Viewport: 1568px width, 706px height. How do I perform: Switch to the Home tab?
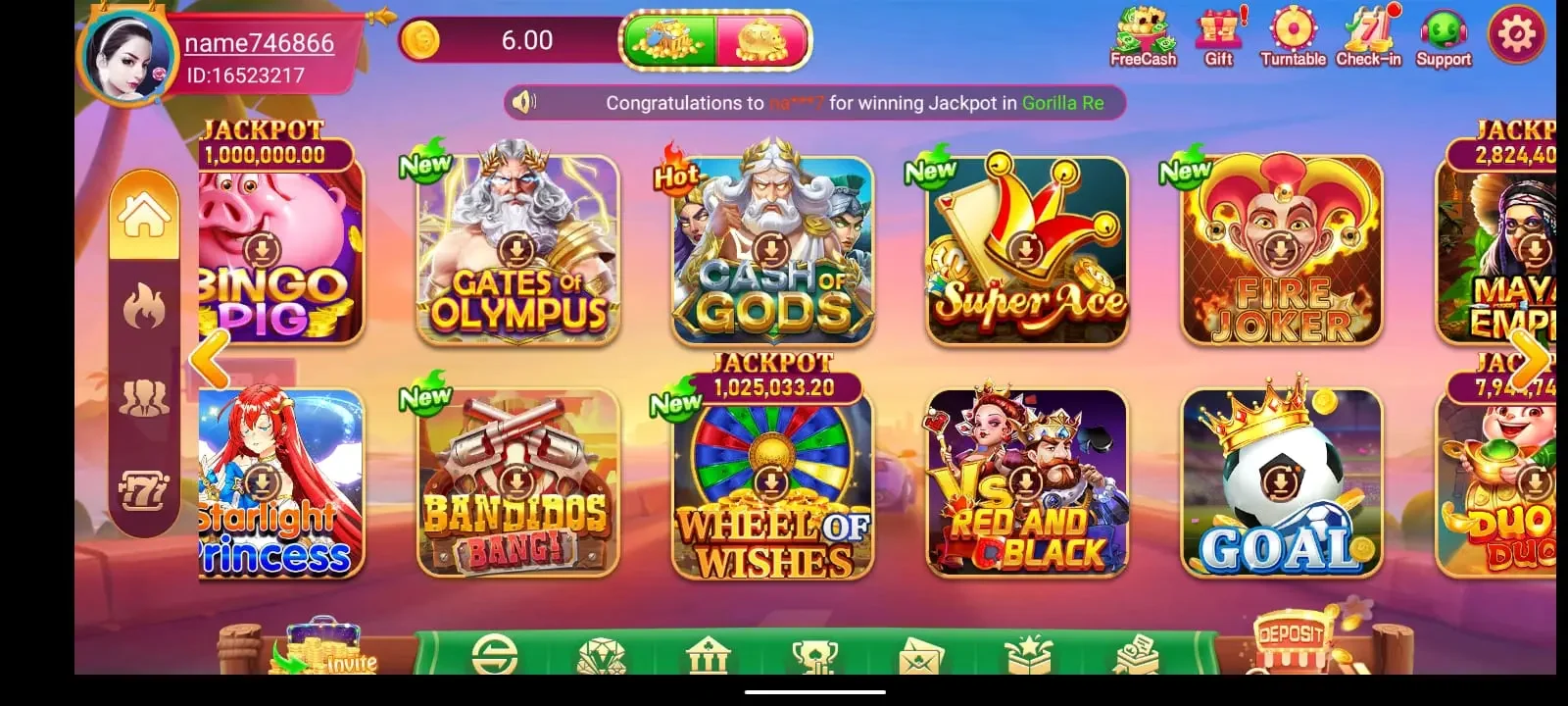click(144, 216)
